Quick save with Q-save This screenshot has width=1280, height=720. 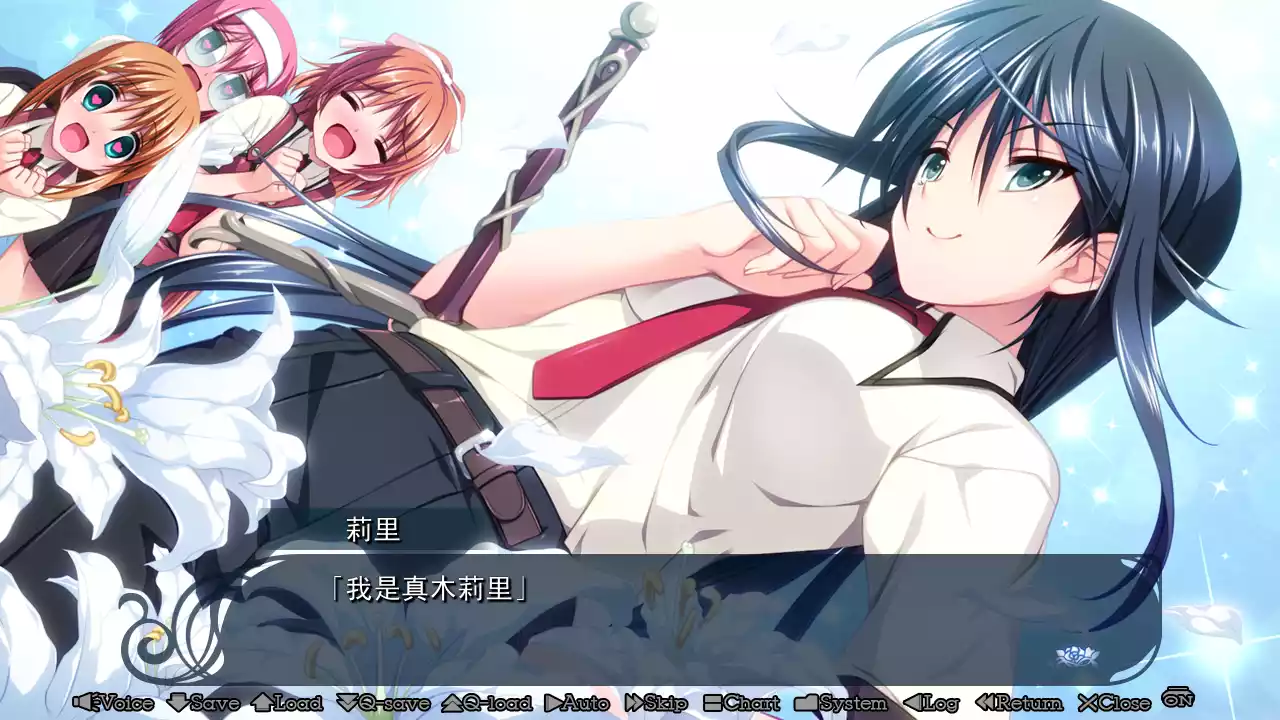tap(383, 703)
